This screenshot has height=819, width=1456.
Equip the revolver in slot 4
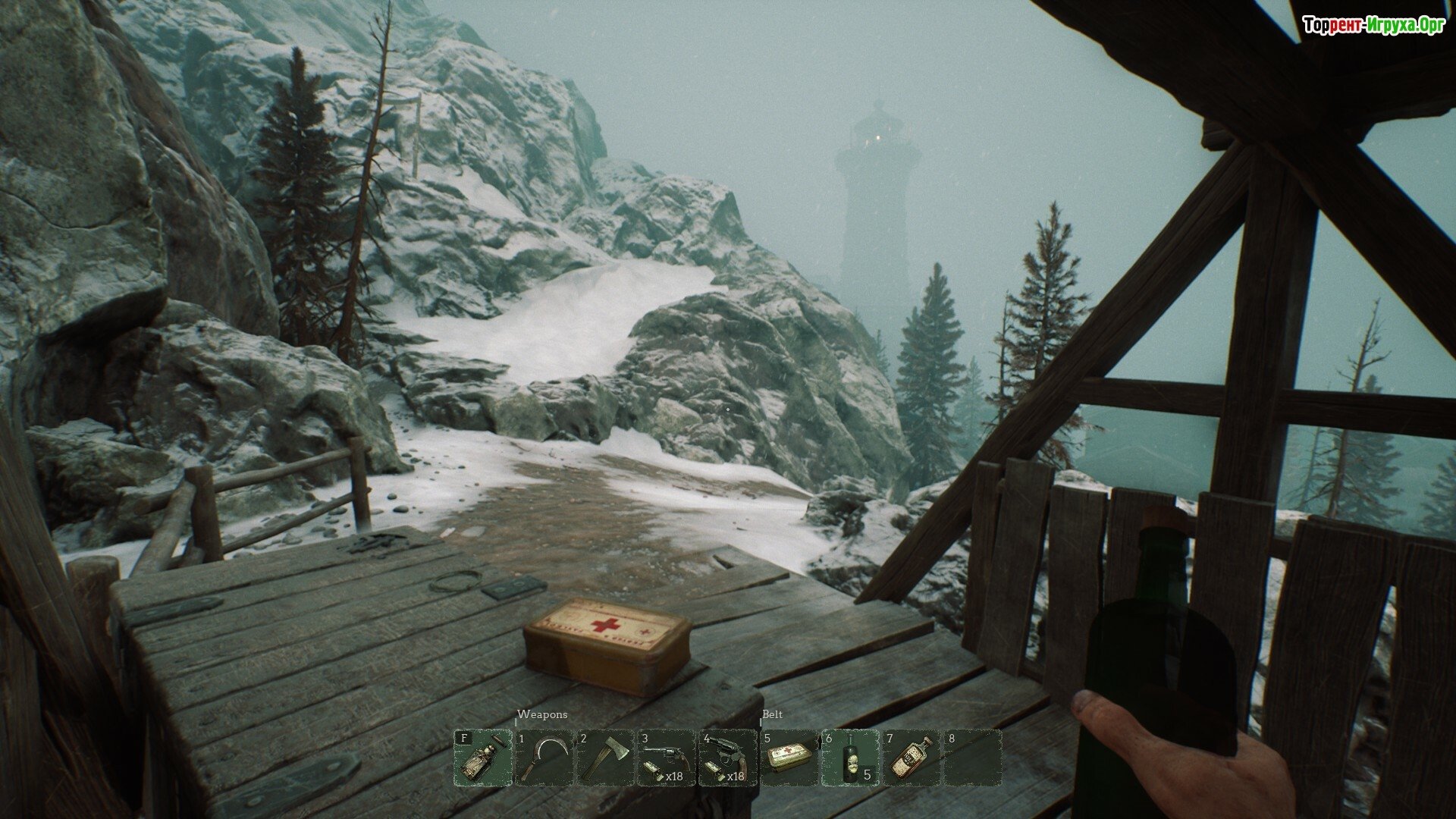click(x=727, y=758)
